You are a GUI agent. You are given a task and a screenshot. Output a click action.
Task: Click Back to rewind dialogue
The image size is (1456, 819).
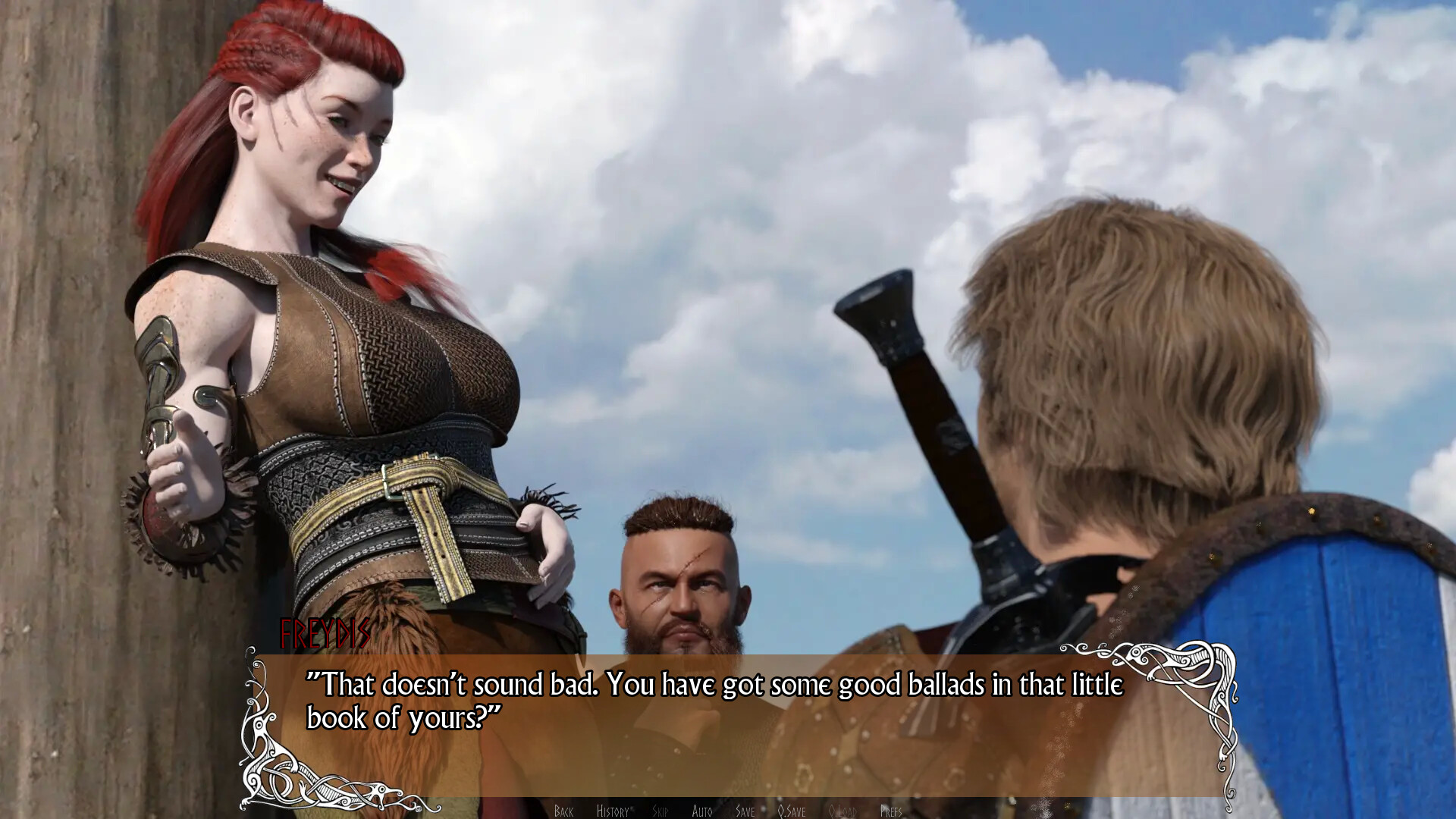pyautogui.click(x=563, y=811)
